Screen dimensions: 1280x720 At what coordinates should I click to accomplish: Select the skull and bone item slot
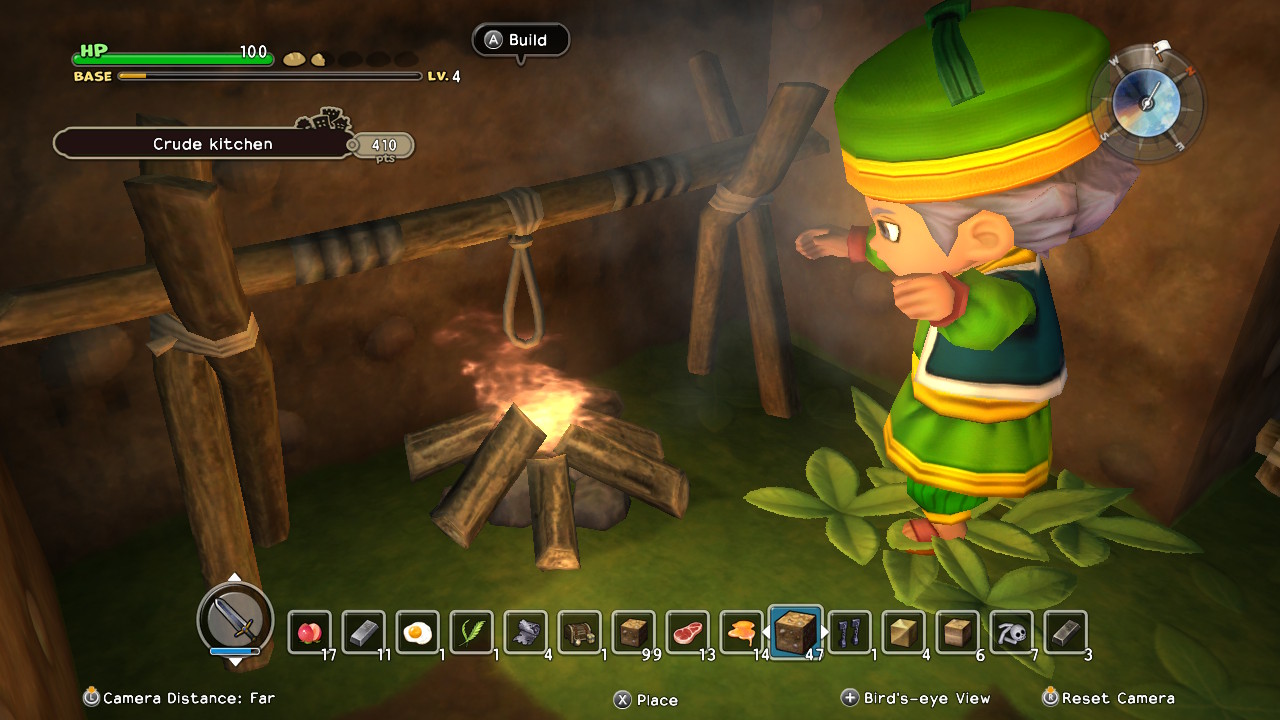click(x=1011, y=632)
